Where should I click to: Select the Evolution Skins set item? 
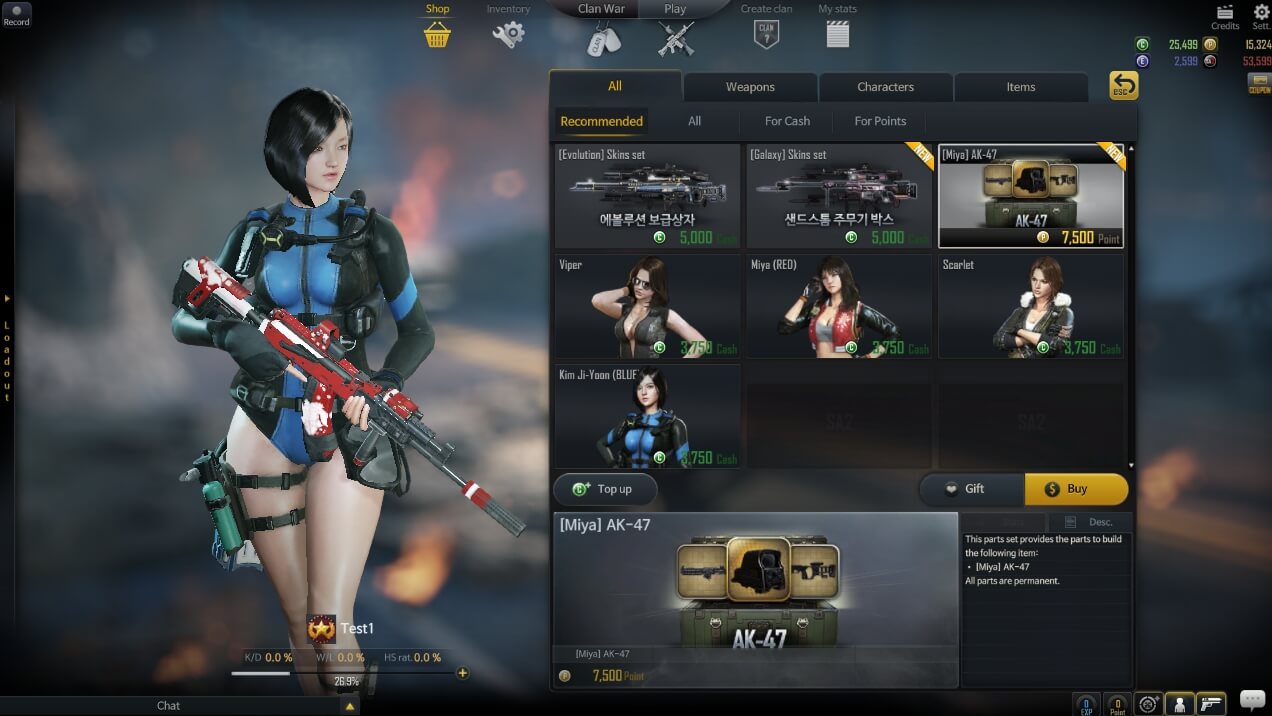[x=647, y=196]
